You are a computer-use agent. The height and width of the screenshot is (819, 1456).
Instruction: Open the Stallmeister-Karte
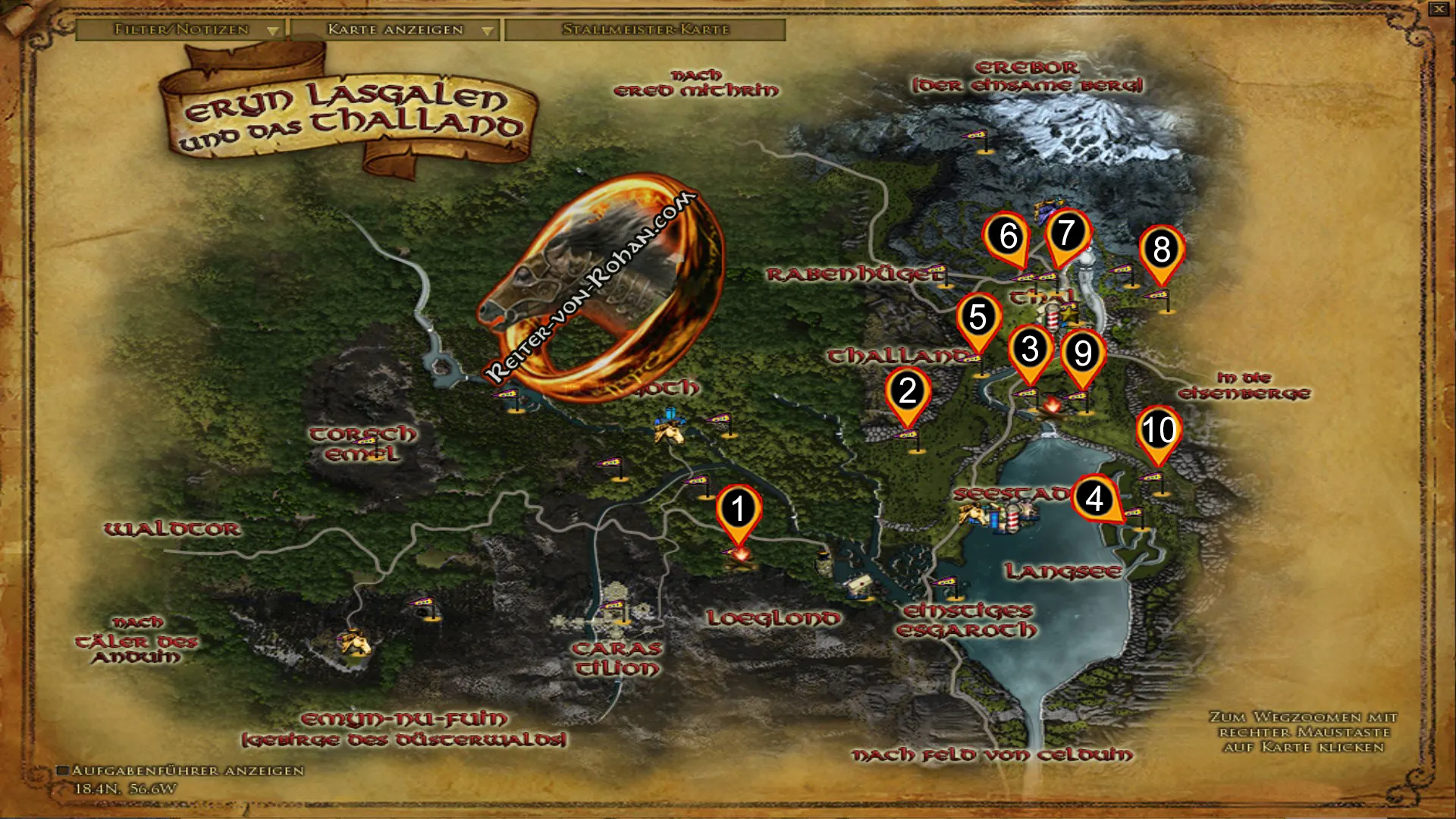[645, 31]
